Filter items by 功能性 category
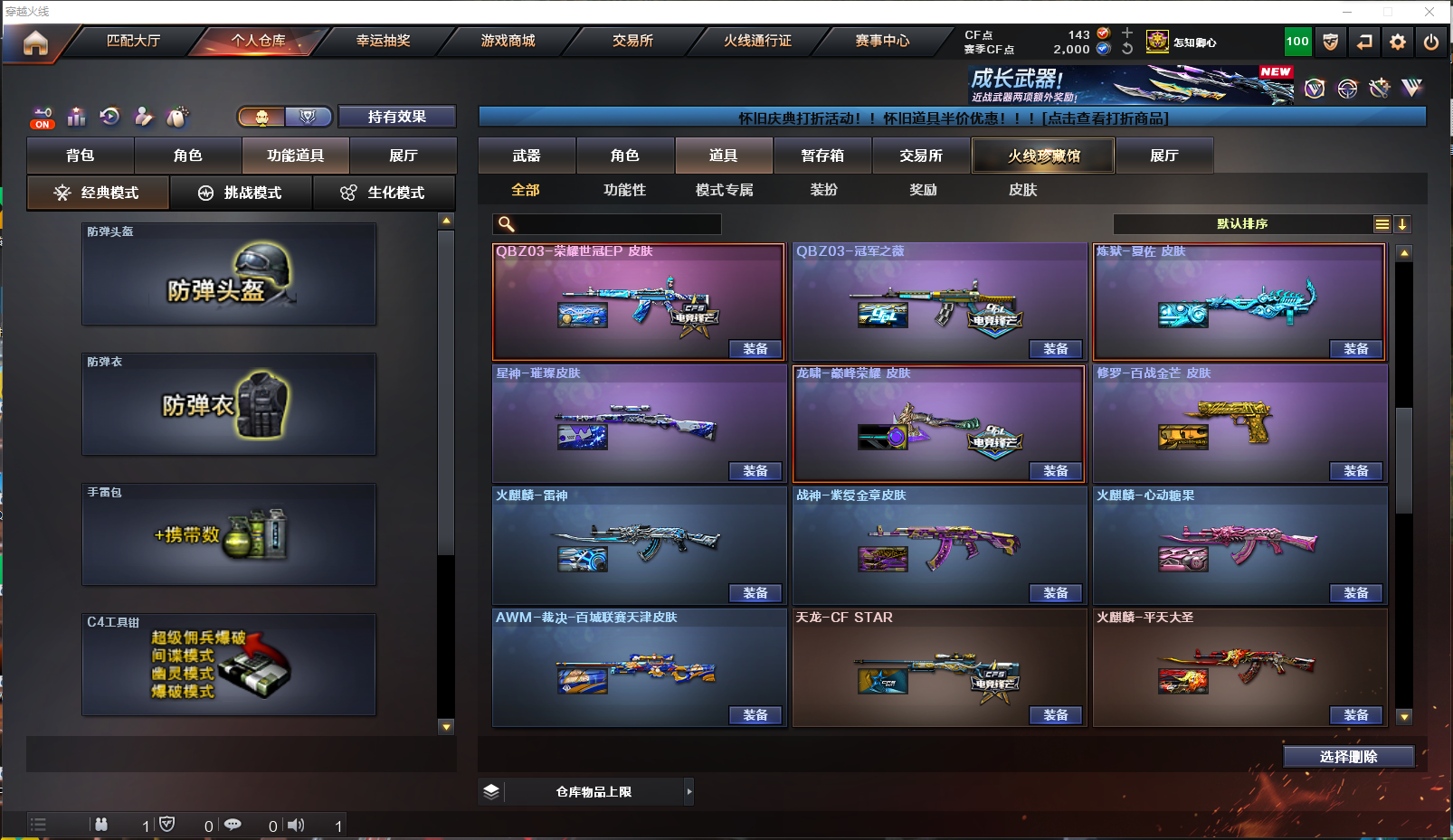 coord(625,190)
